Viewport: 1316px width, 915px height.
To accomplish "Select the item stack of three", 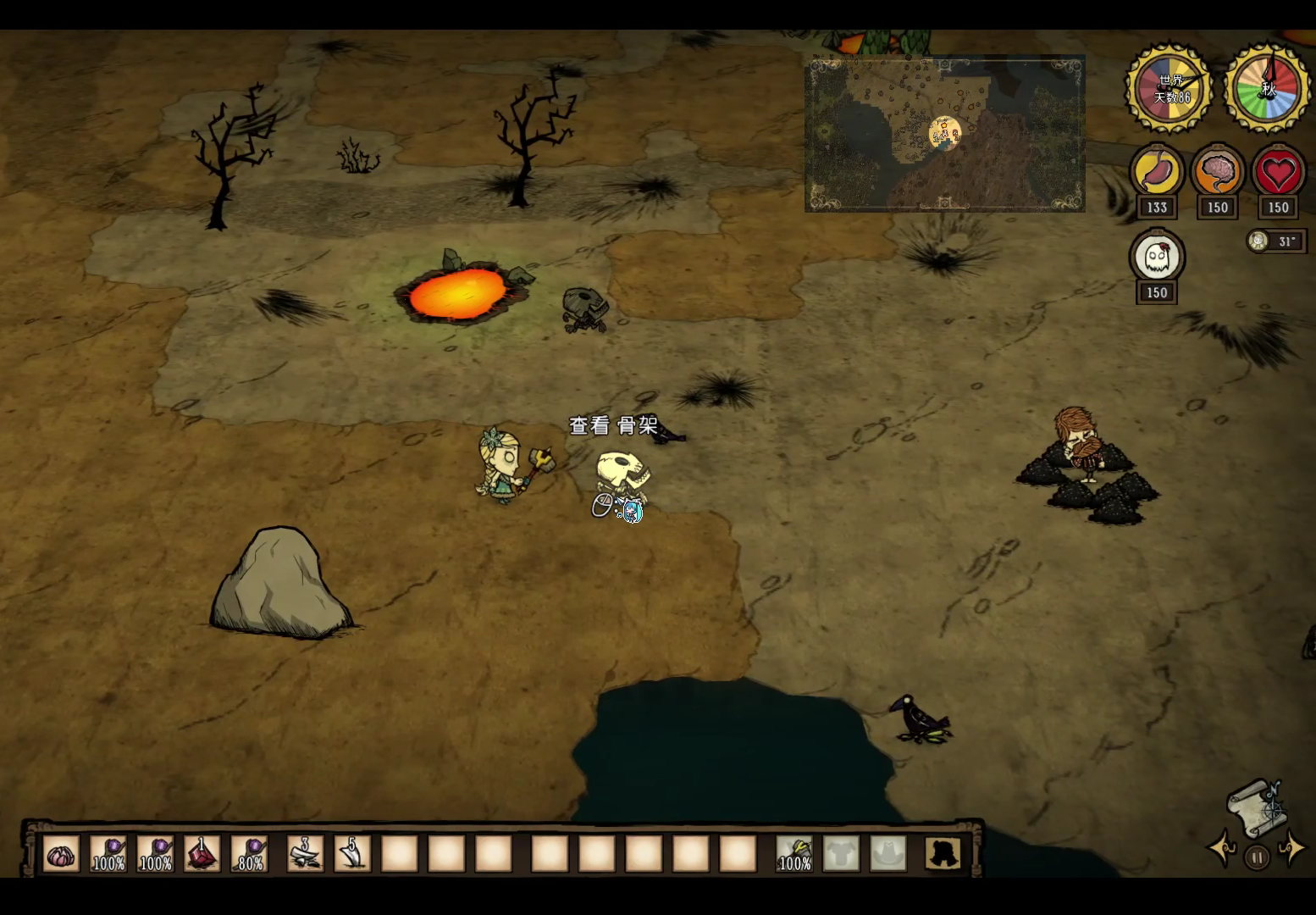I will click(x=305, y=854).
